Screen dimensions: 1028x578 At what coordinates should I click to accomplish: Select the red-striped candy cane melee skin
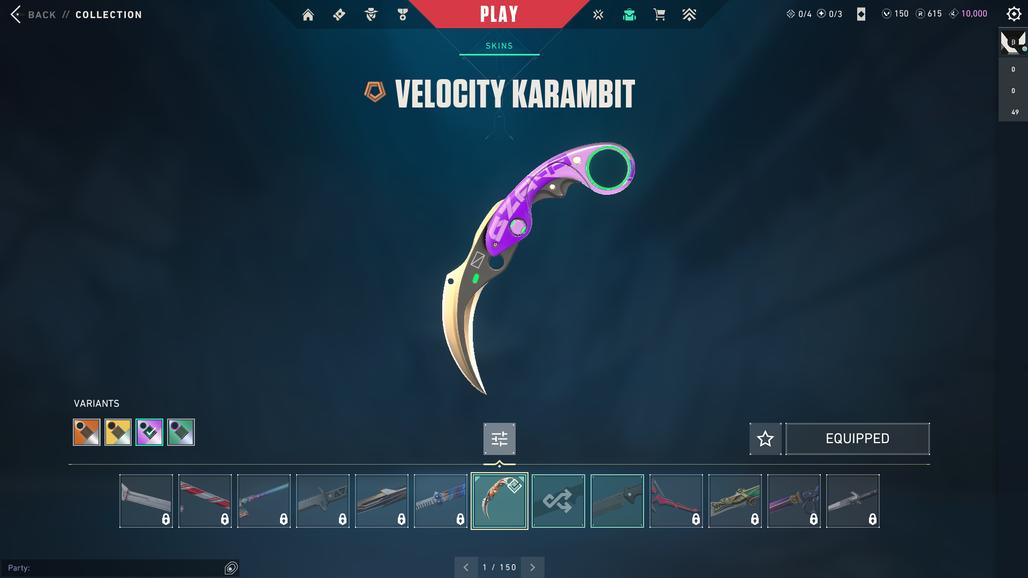pyautogui.click(x=205, y=501)
